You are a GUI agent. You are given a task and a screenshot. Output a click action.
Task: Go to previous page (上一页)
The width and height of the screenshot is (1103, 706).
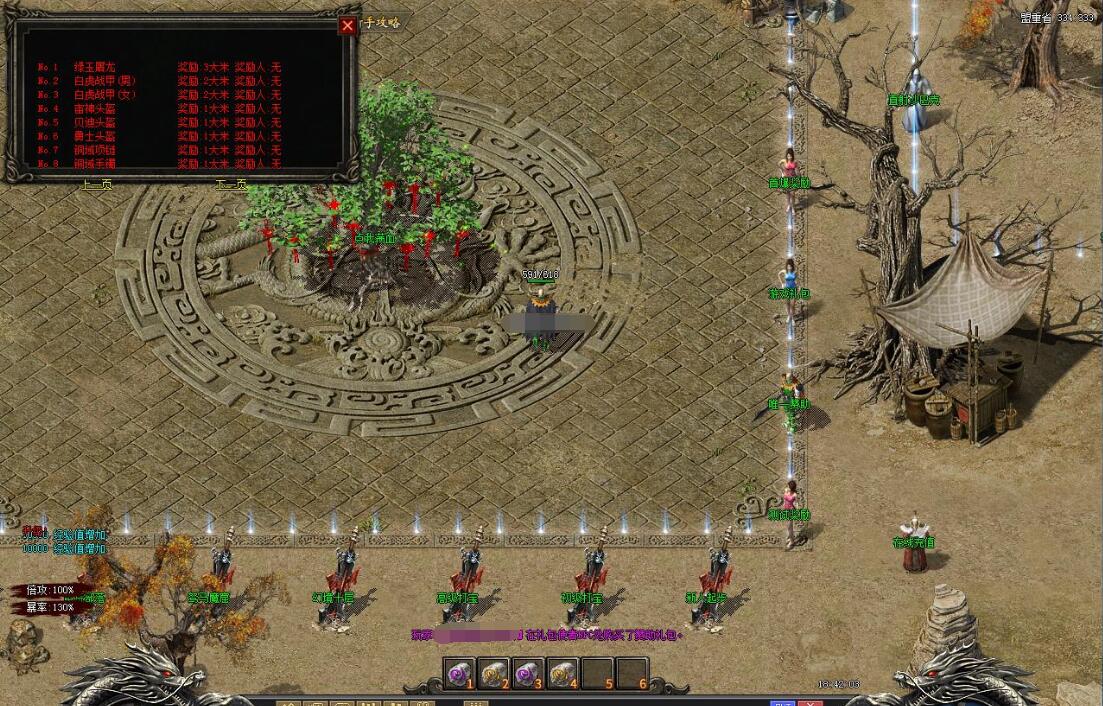coord(96,185)
